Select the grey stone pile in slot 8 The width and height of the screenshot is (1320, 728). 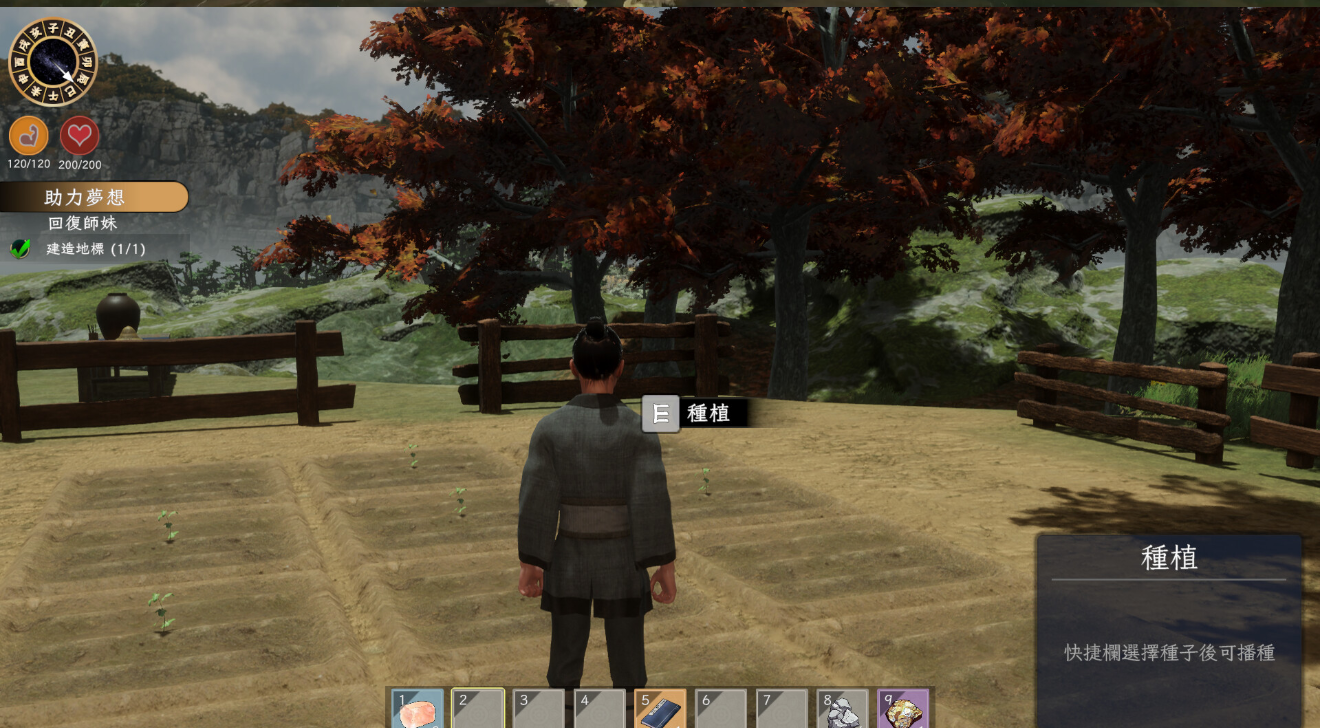(x=843, y=709)
